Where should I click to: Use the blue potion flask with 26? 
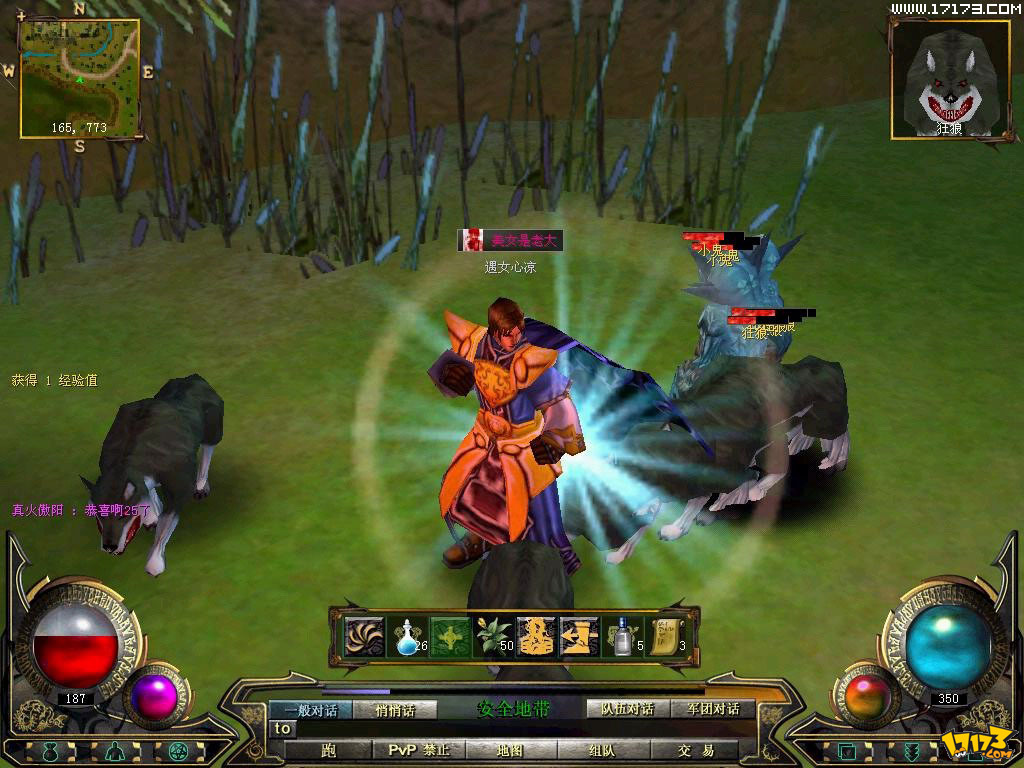407,636
